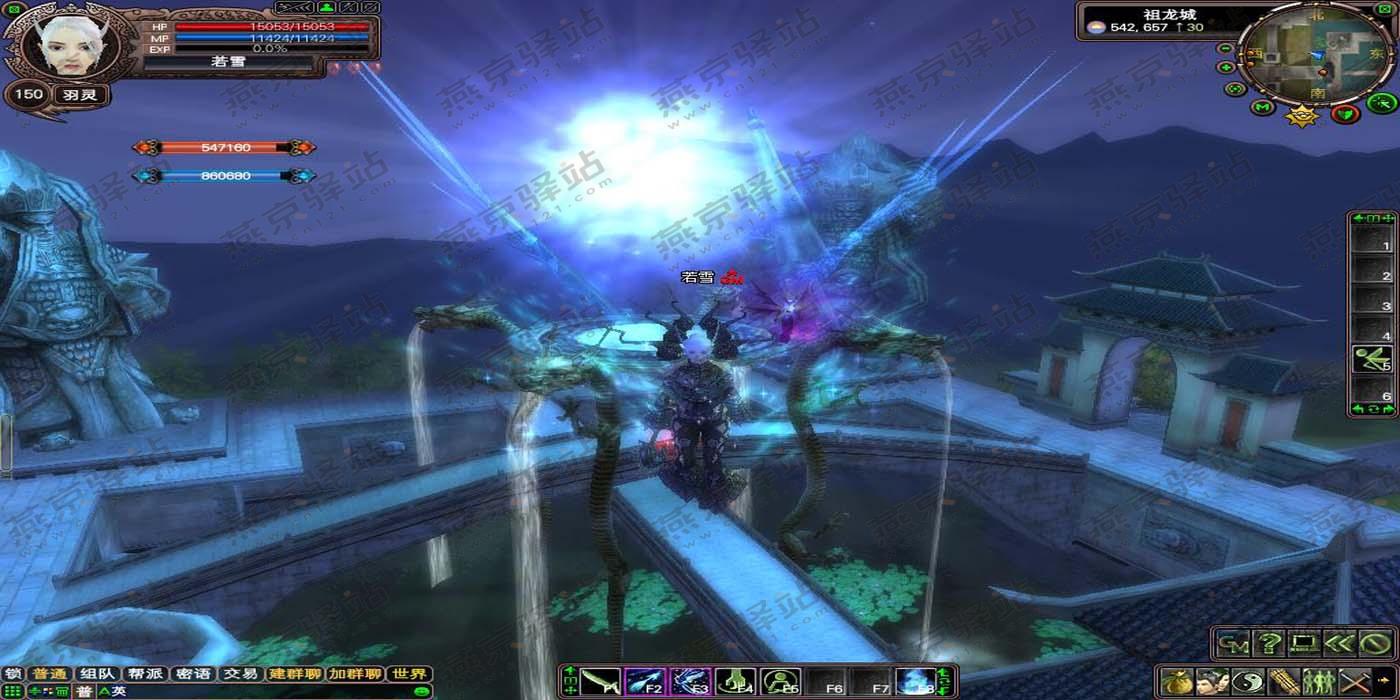
Task: Select the 组队 team chat tab
Action: (x=98, y=675)
